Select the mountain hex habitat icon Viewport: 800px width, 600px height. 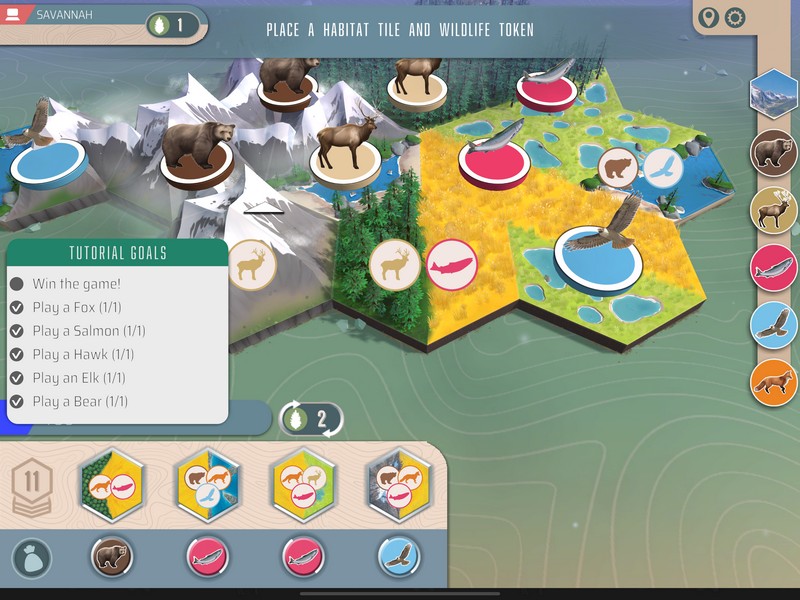tap(773, 94)
